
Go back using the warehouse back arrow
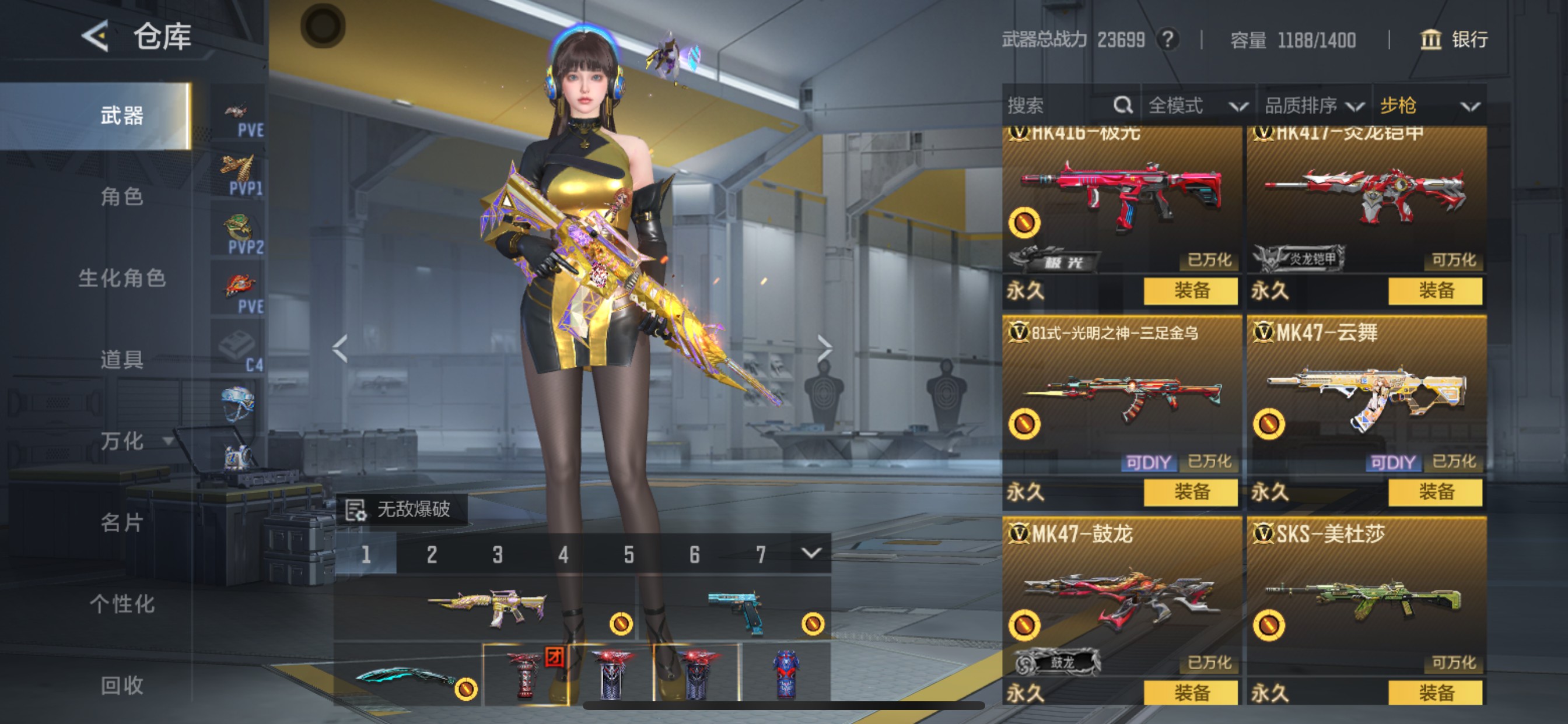click(x=96, y=37)
